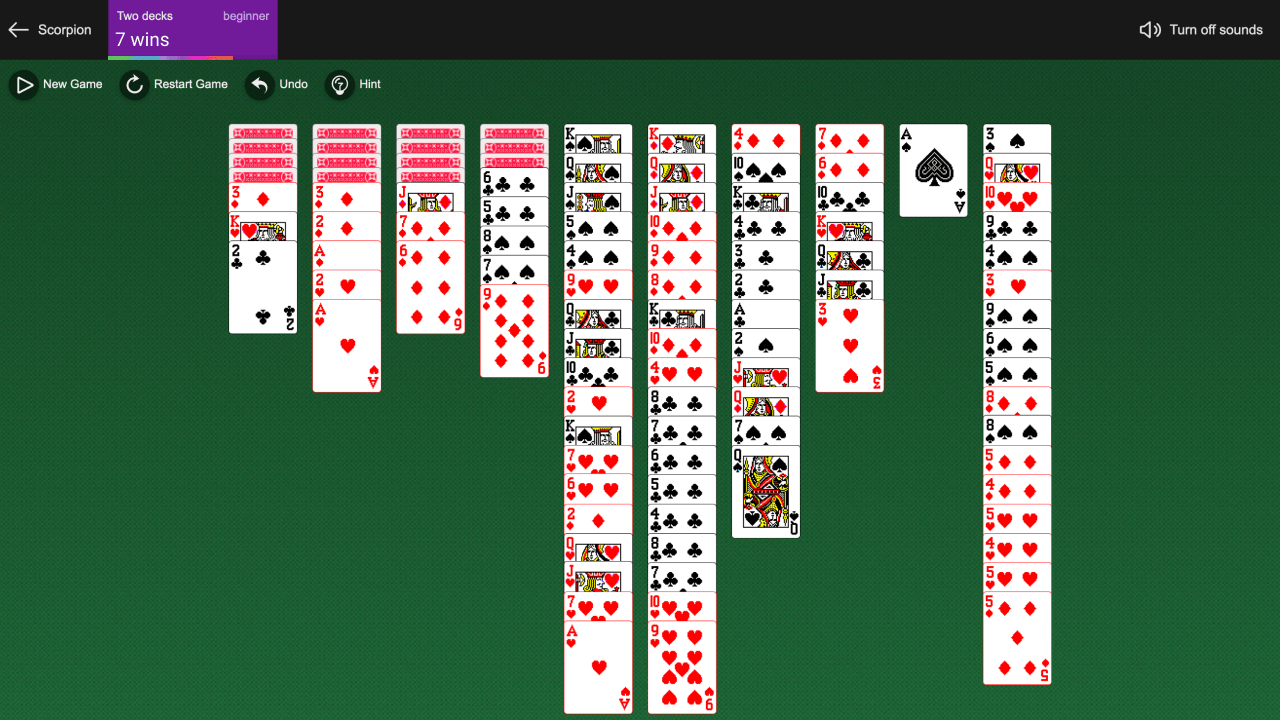Request a Hint with the lightbulb icon
The image size is (1280, 720).
coord(340,84)
